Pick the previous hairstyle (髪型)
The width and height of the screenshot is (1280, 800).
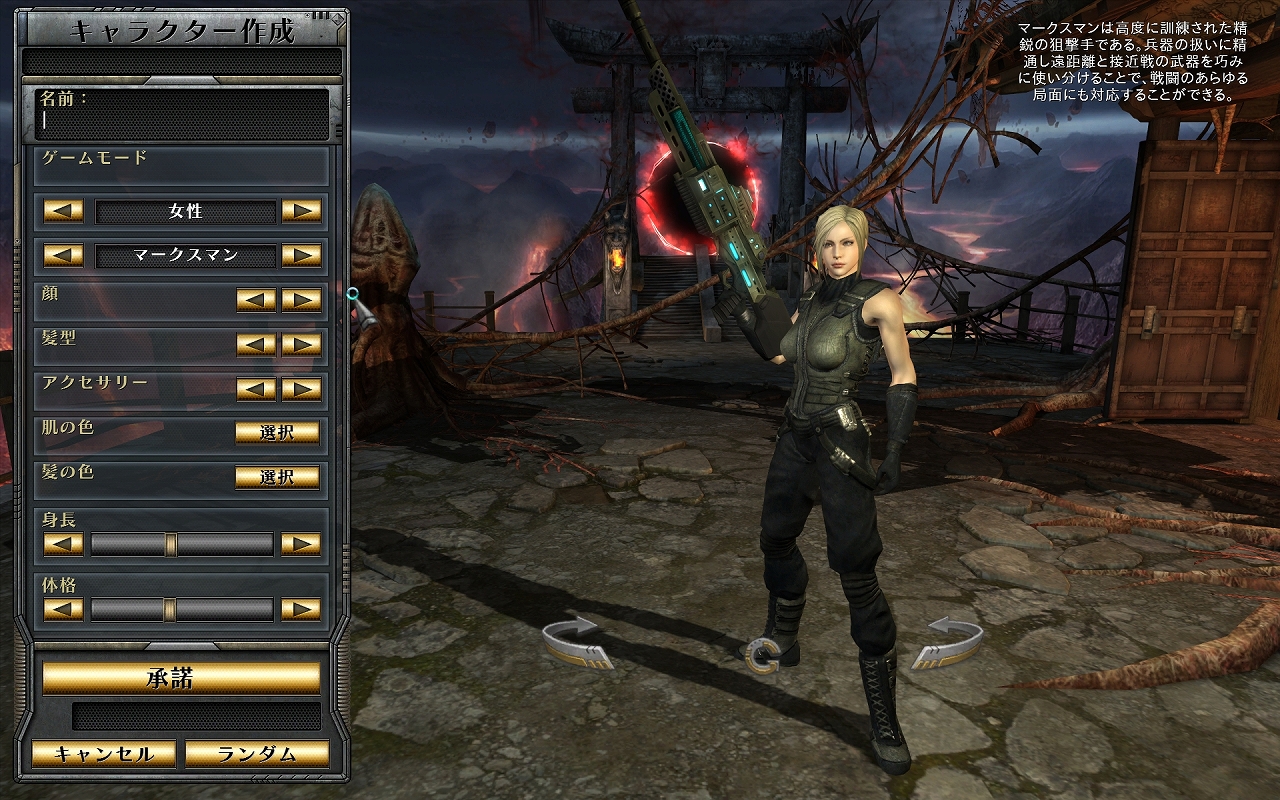(256, 344)
